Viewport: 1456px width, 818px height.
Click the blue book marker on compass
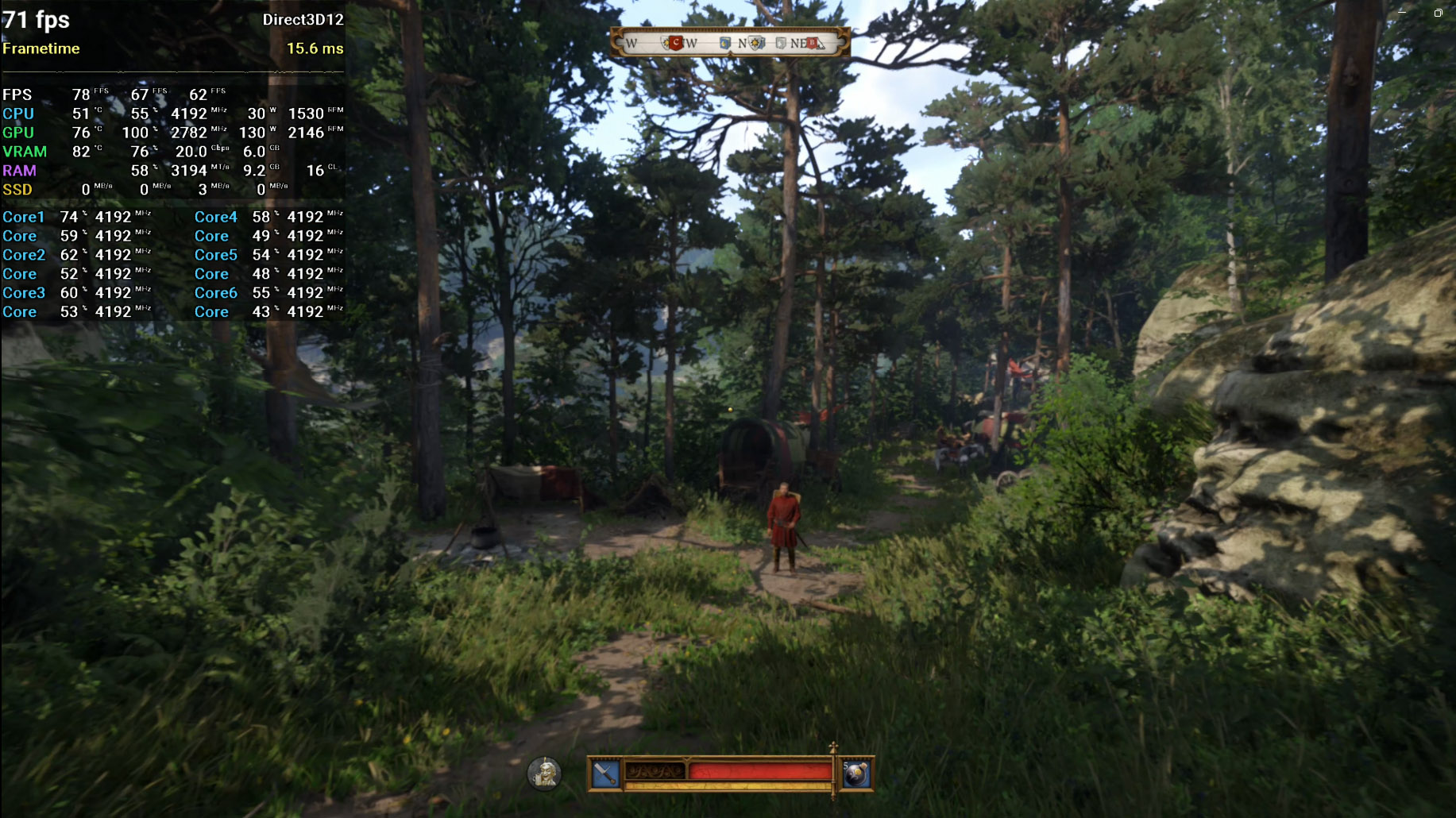pos(724,43)
